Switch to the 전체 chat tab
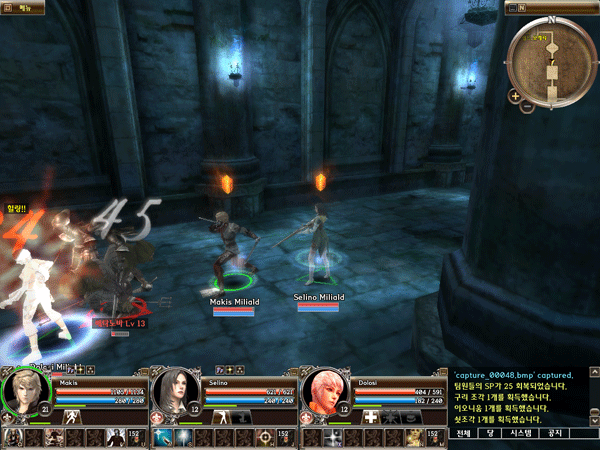This screenshot has width=600, height=450. point(462,433)
